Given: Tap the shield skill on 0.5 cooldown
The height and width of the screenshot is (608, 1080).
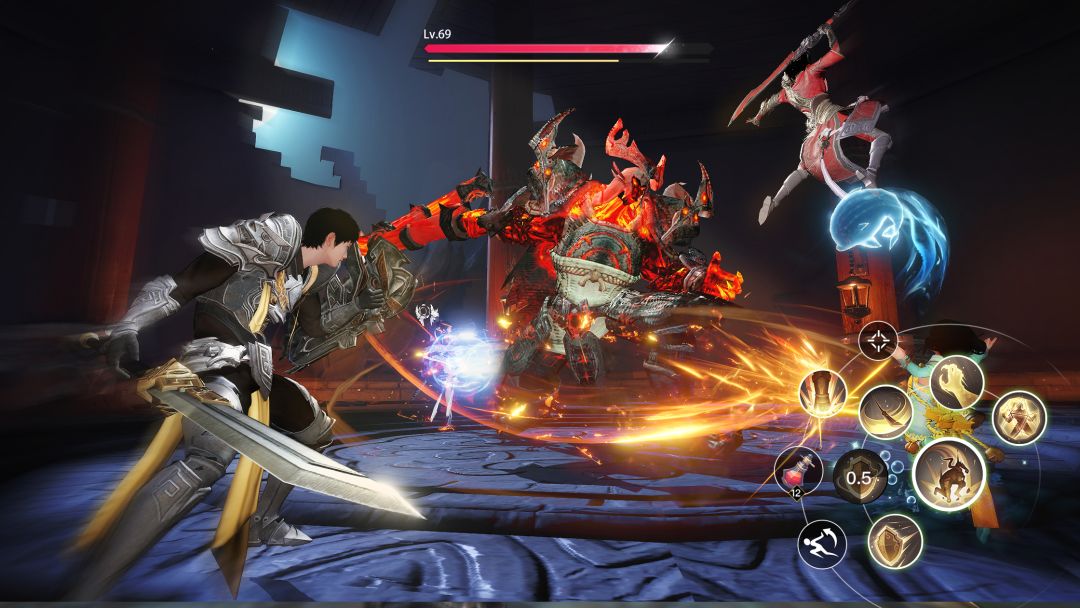Looking at the screenshot, I should [x=860, y=476].
